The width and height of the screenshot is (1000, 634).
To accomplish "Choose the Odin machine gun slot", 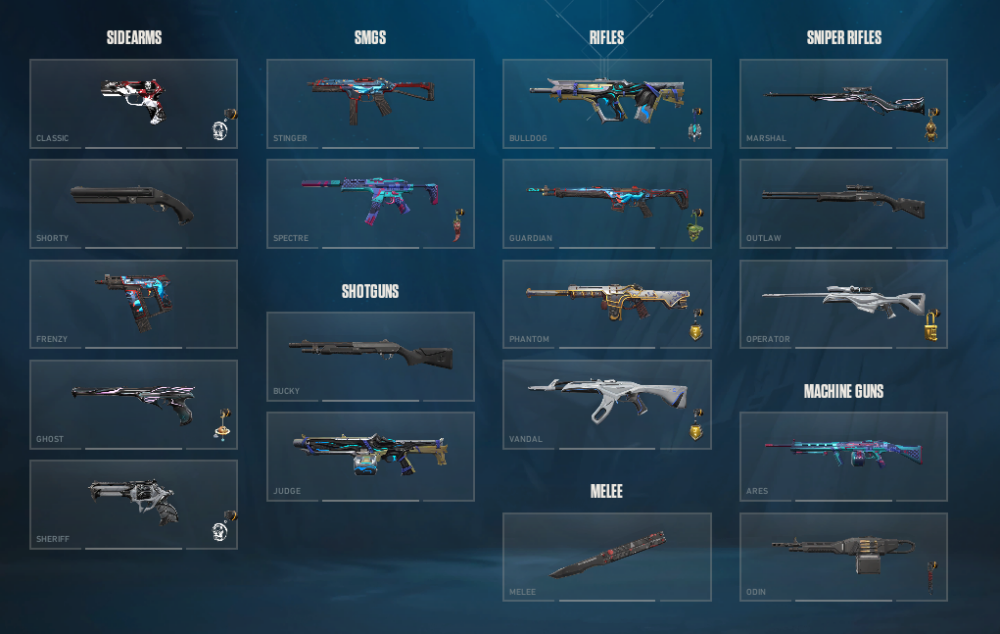I will (x=843, y=557).
